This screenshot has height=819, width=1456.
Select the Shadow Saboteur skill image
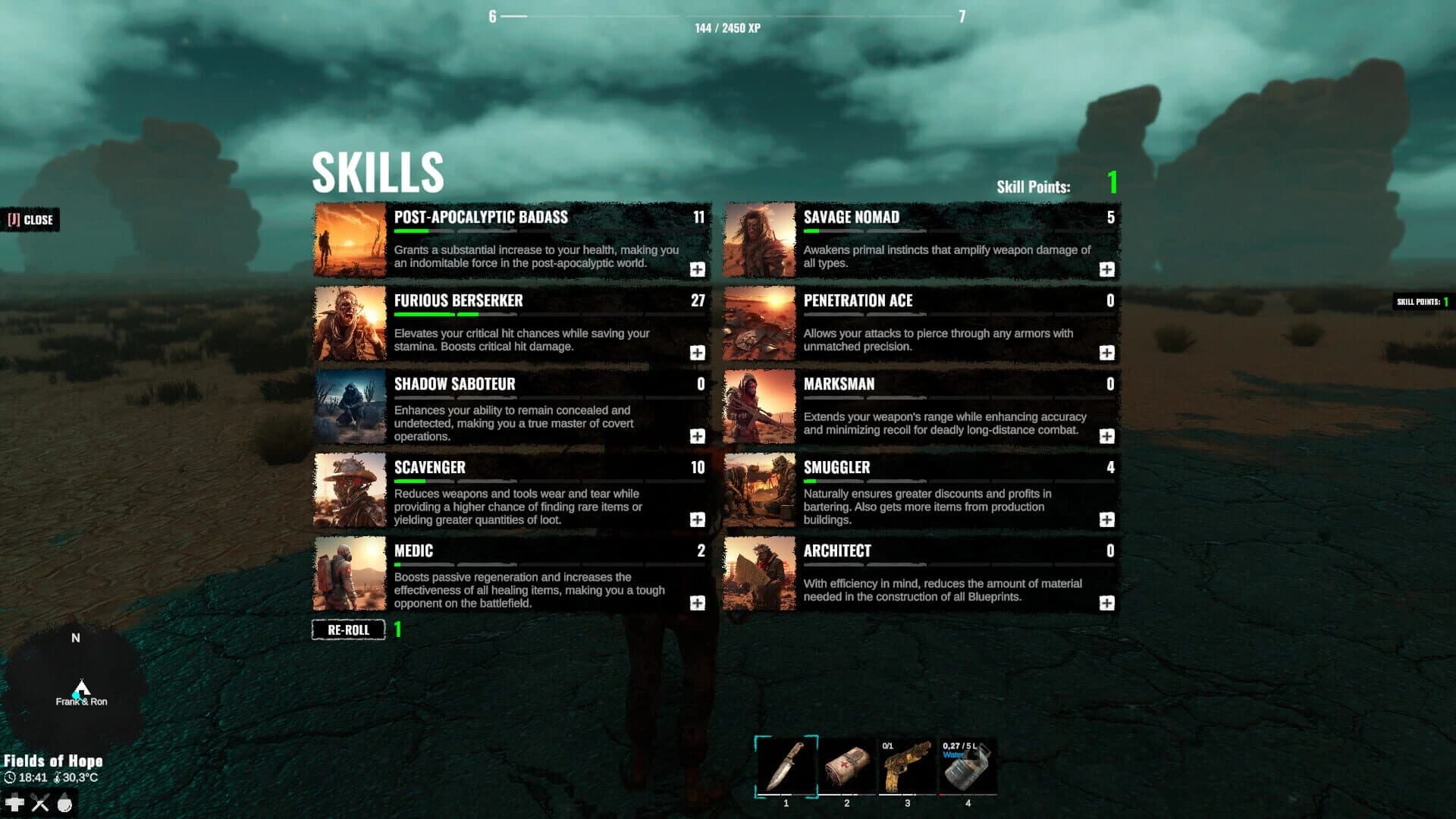tap(350, 406)
